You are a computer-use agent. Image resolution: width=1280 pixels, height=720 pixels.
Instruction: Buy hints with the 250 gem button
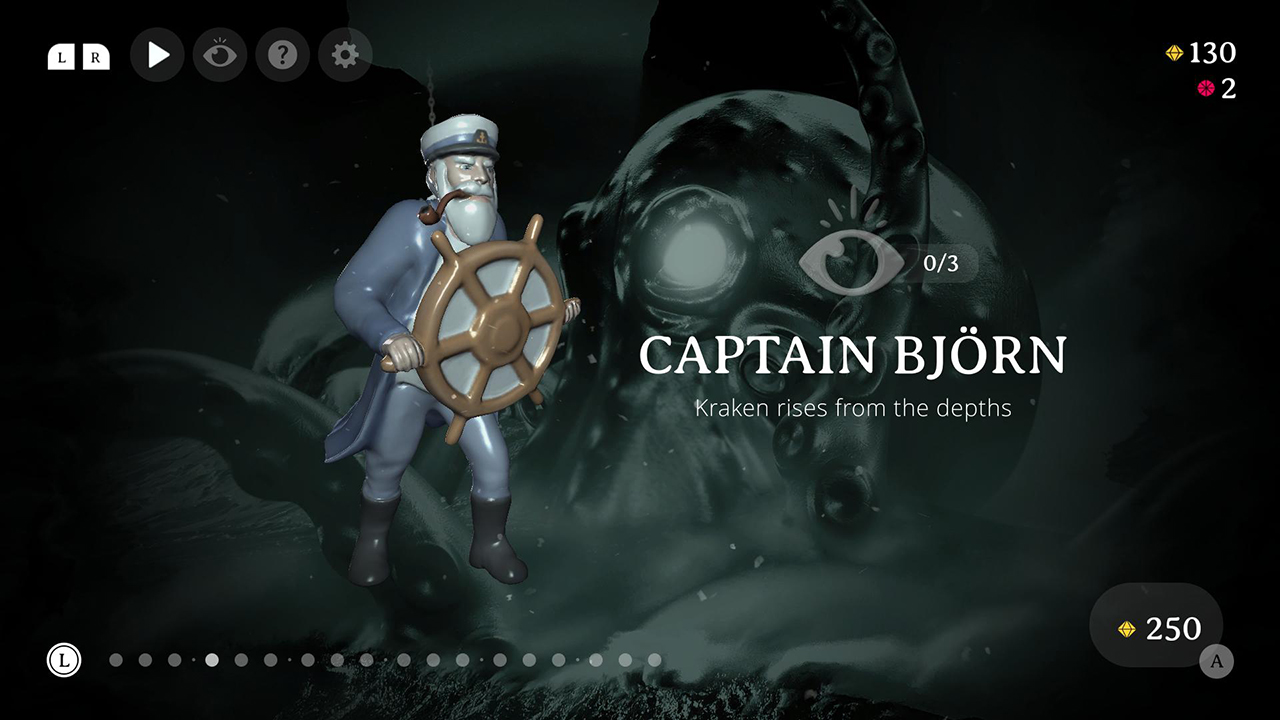1157,628
